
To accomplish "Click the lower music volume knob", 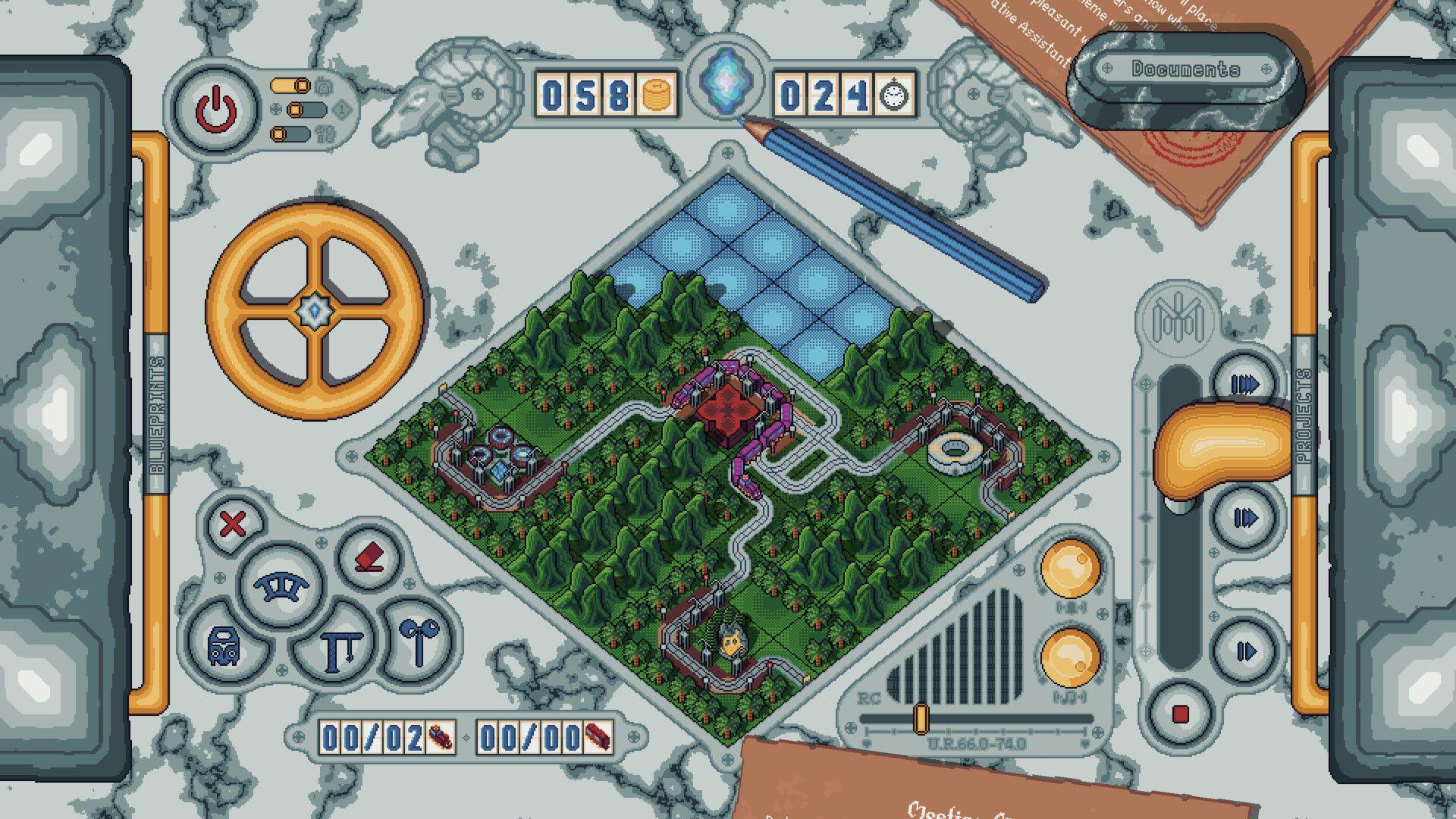I will click(1070, 657).
